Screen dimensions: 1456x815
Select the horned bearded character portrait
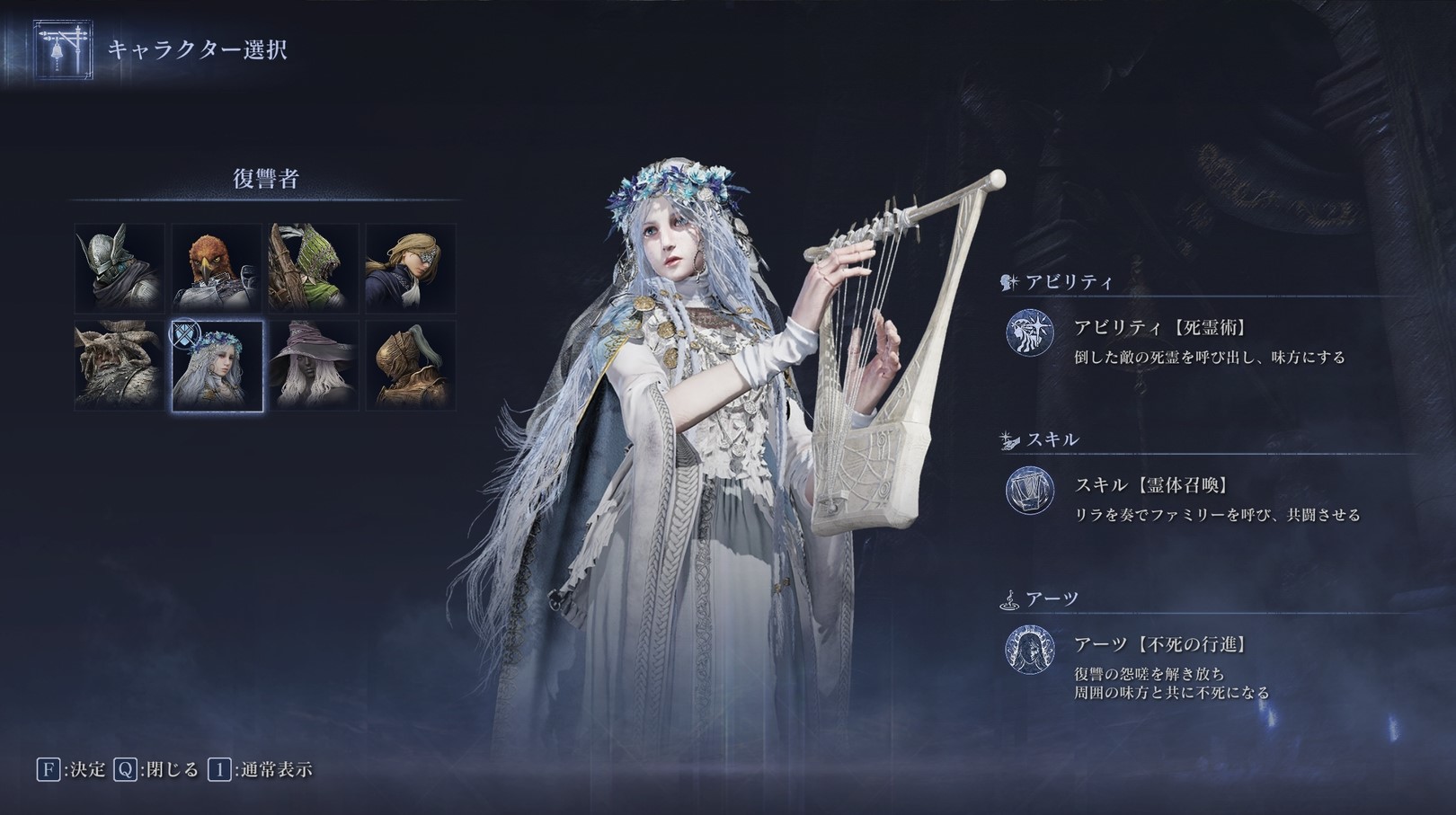(x=118, y=366)
